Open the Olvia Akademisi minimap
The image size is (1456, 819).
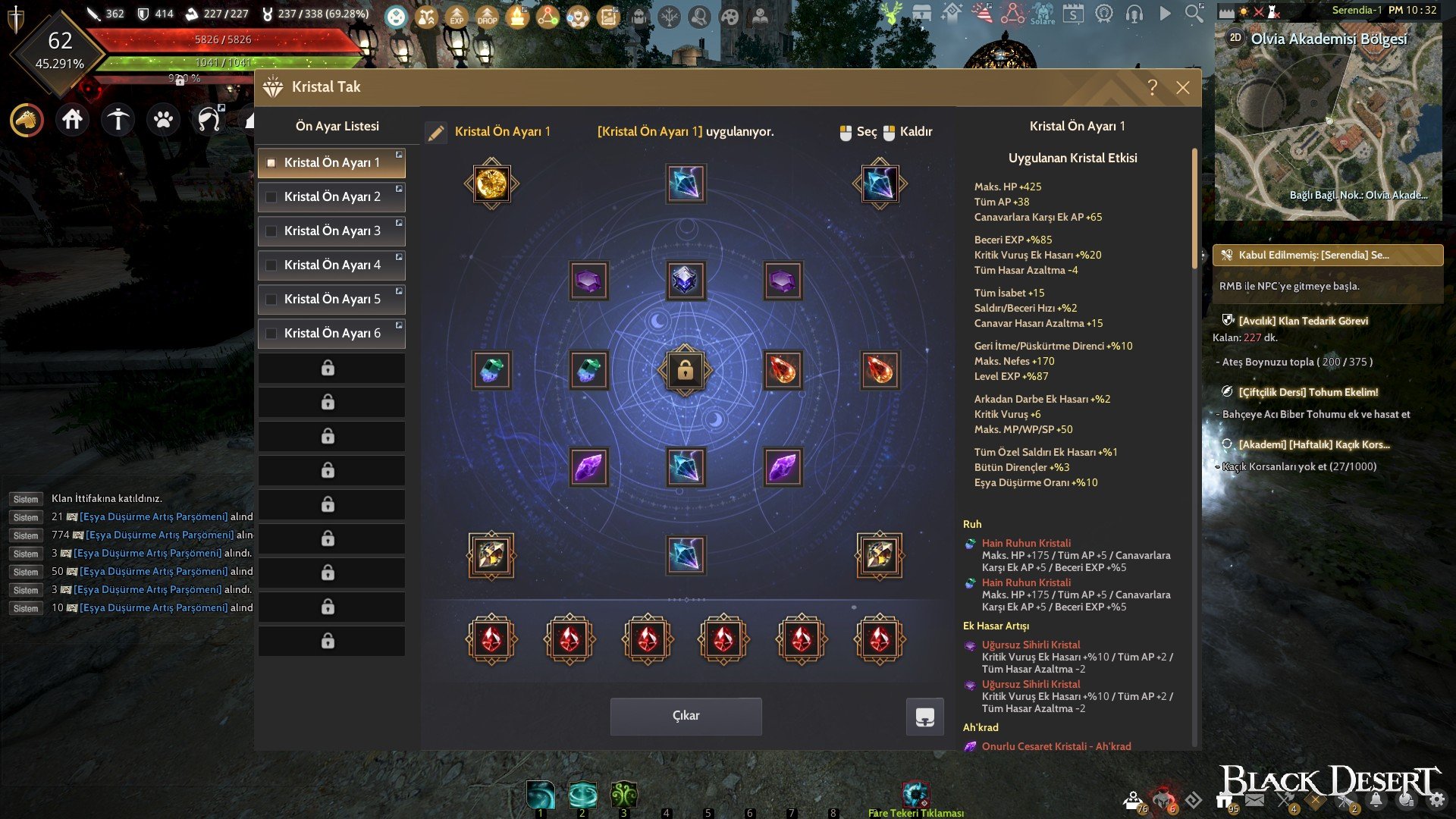[1328, 121]
